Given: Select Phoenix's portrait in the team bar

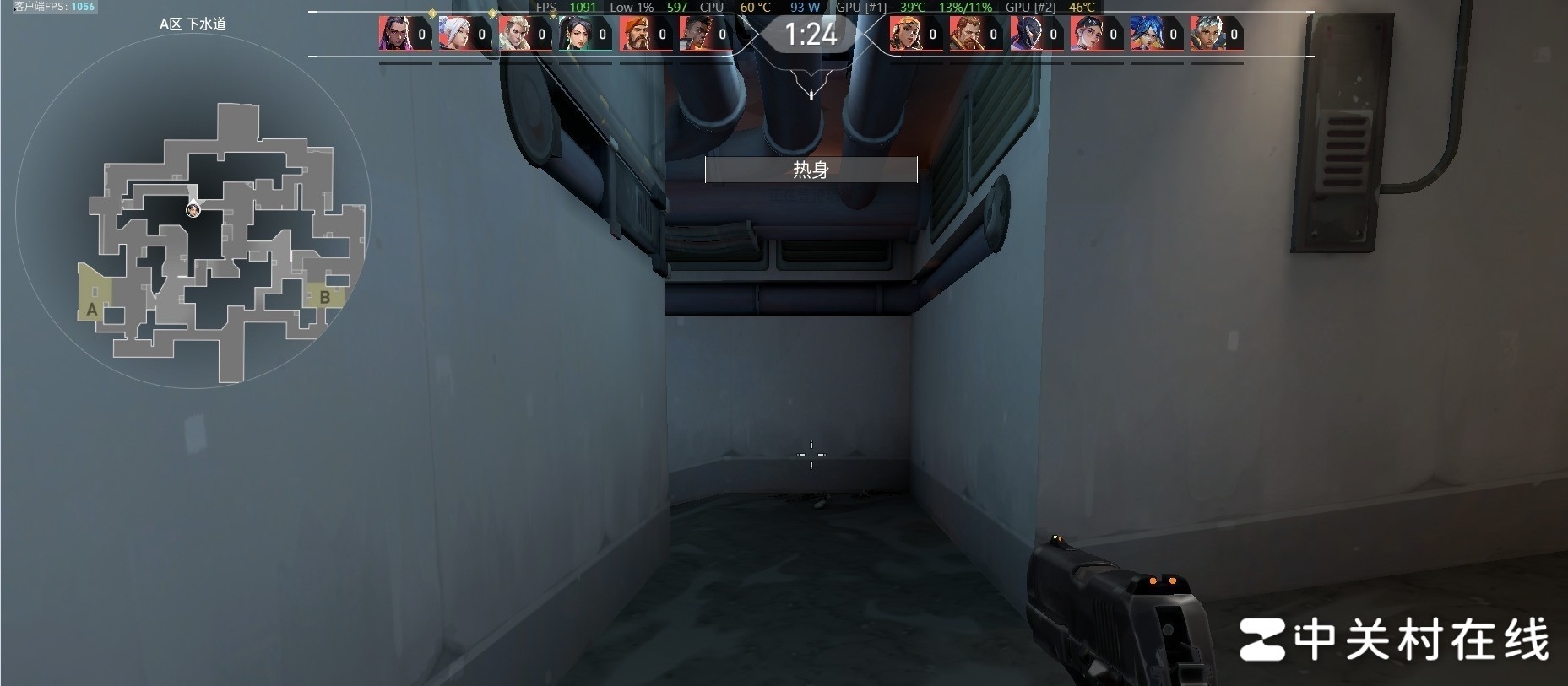Looking at the screenshot, I should (x=695, y=34).
